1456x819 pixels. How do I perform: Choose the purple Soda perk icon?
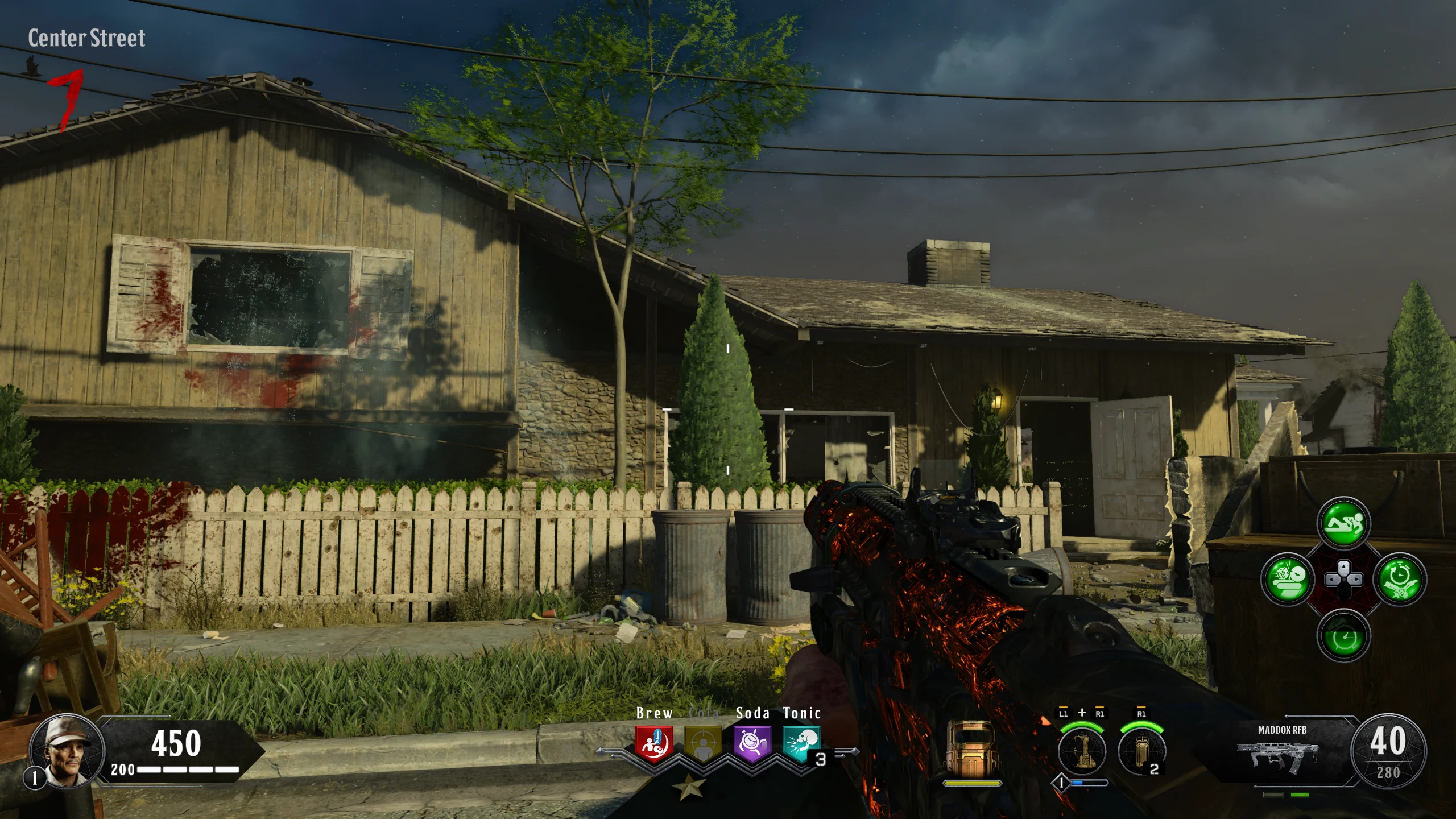click(x=752, y=743)
